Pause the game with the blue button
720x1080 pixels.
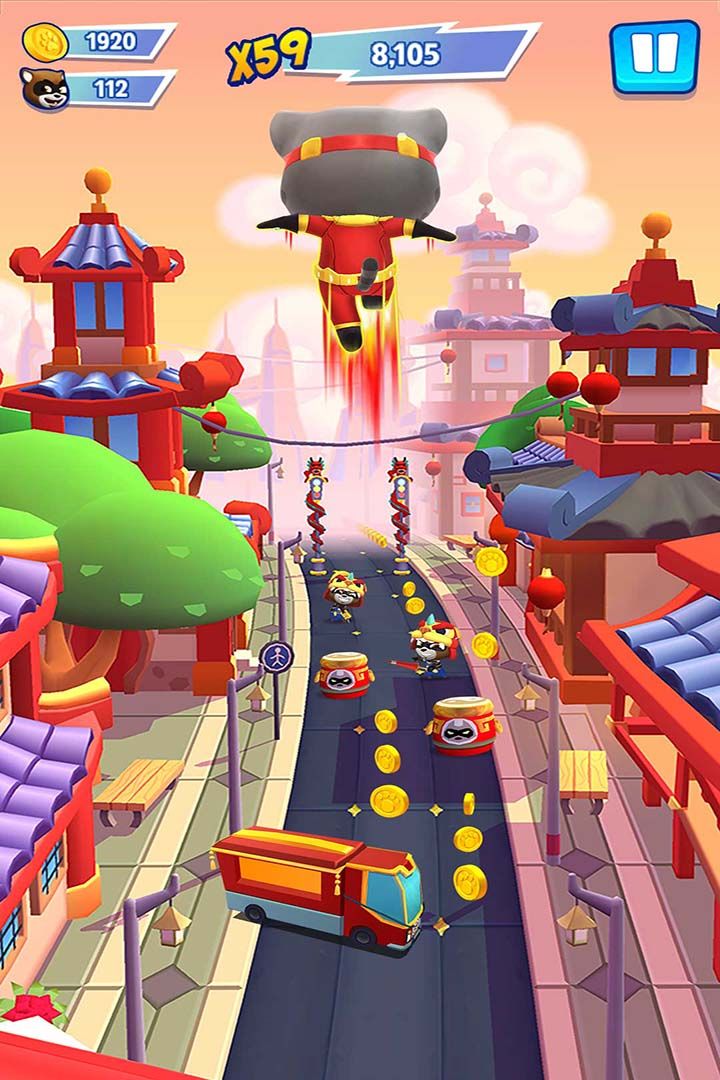point(655,56)
